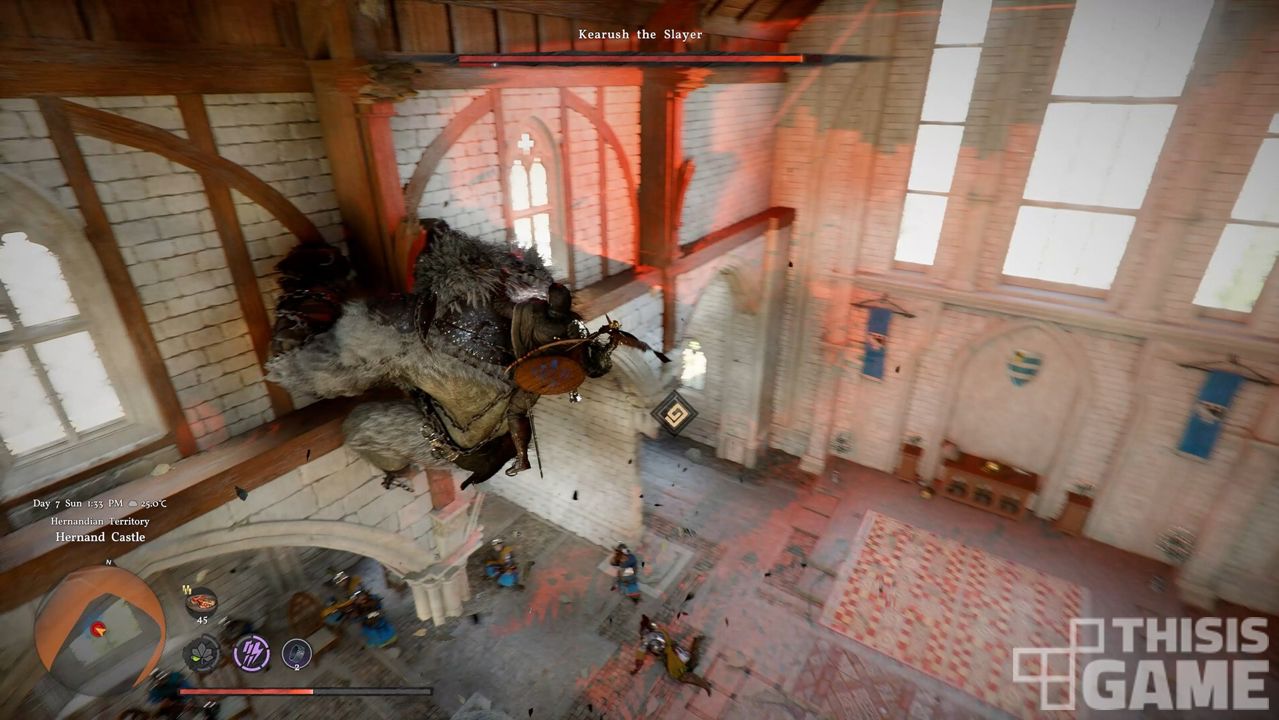Select the green leaf spirit icon
The width and height of the screenshot is (1279, 720).
pos(201,654)
